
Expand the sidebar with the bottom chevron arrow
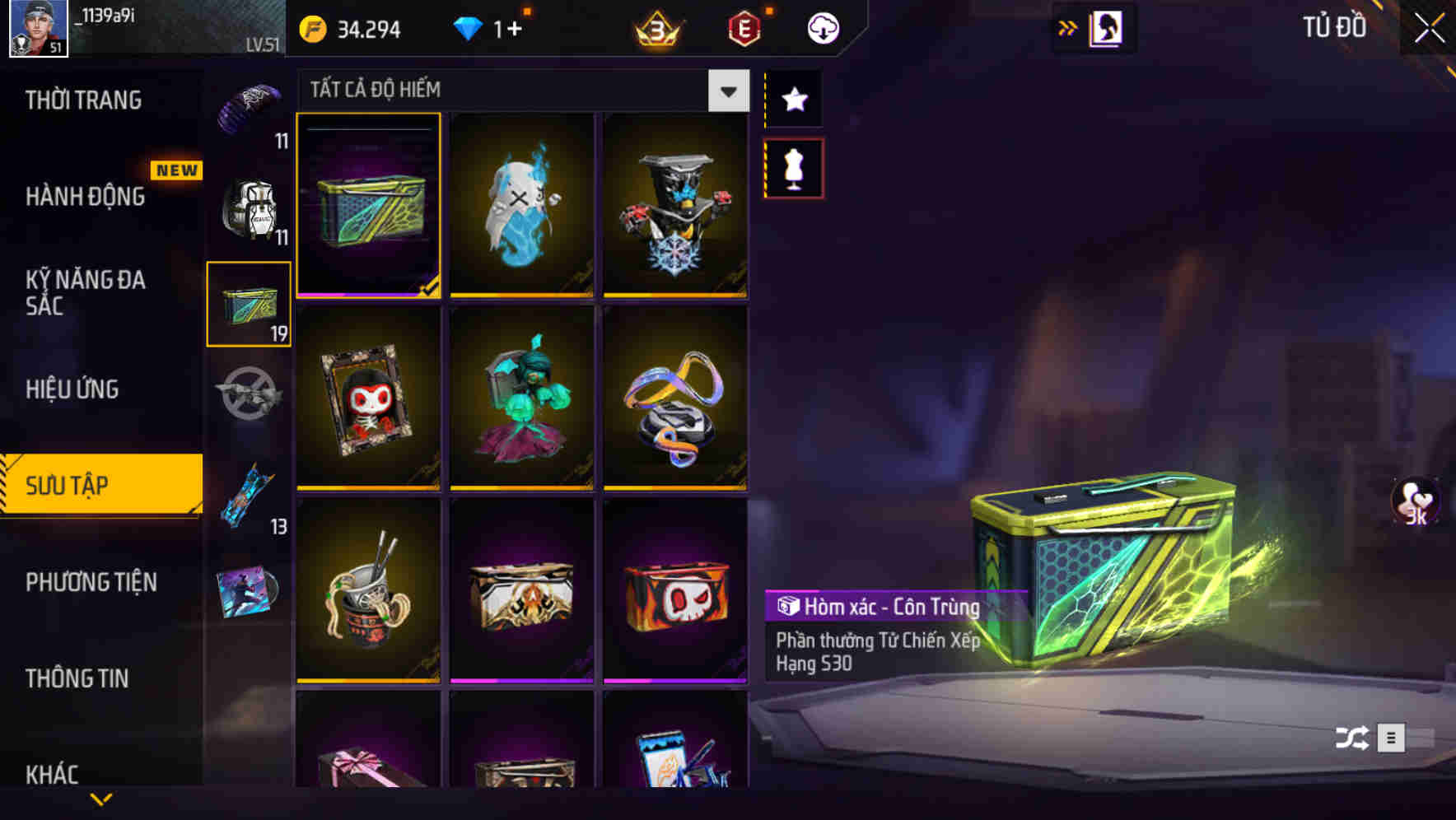pos(100,799)
